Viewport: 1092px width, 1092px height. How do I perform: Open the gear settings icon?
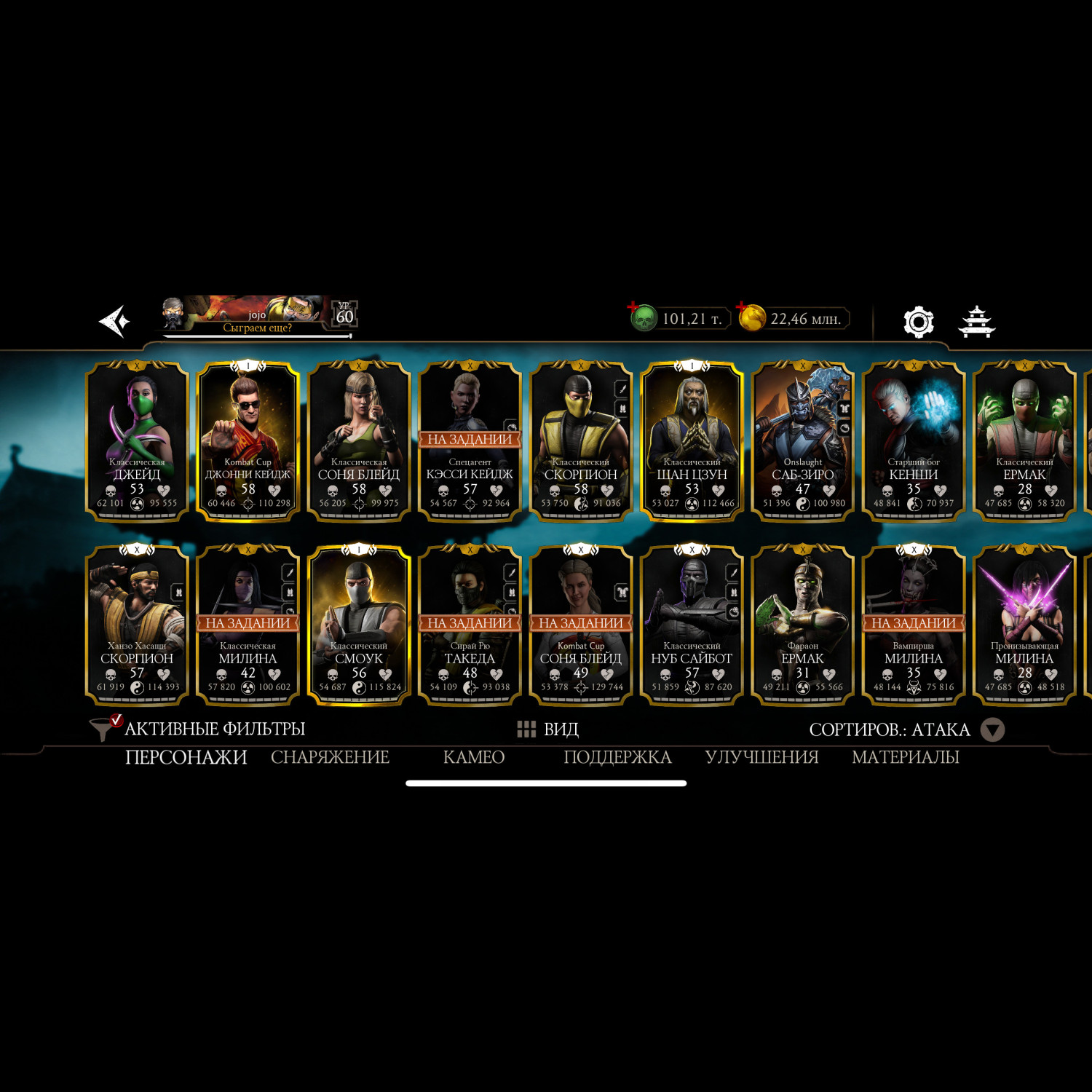(918, 321)
